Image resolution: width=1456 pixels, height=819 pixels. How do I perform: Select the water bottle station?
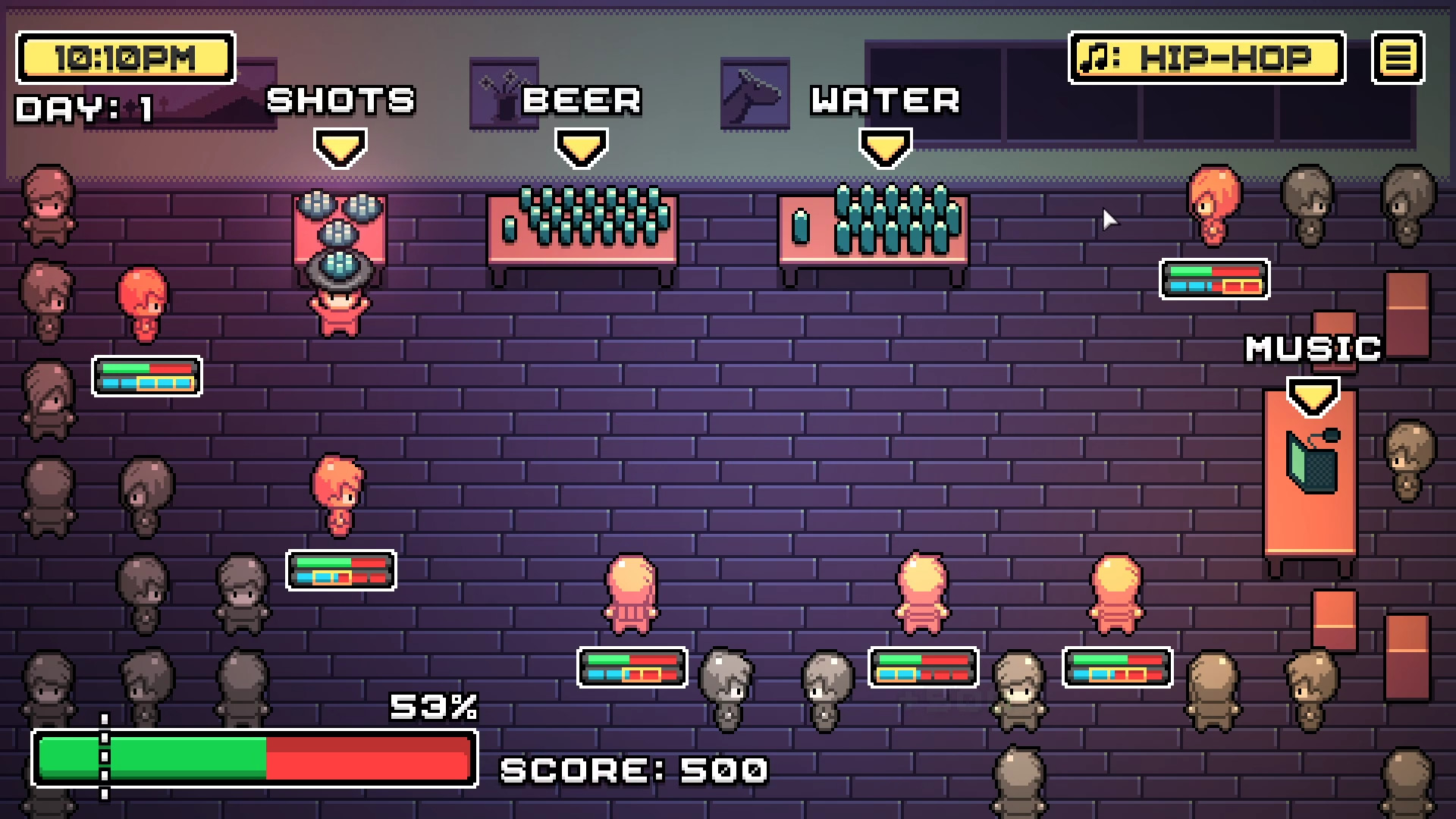872,231
